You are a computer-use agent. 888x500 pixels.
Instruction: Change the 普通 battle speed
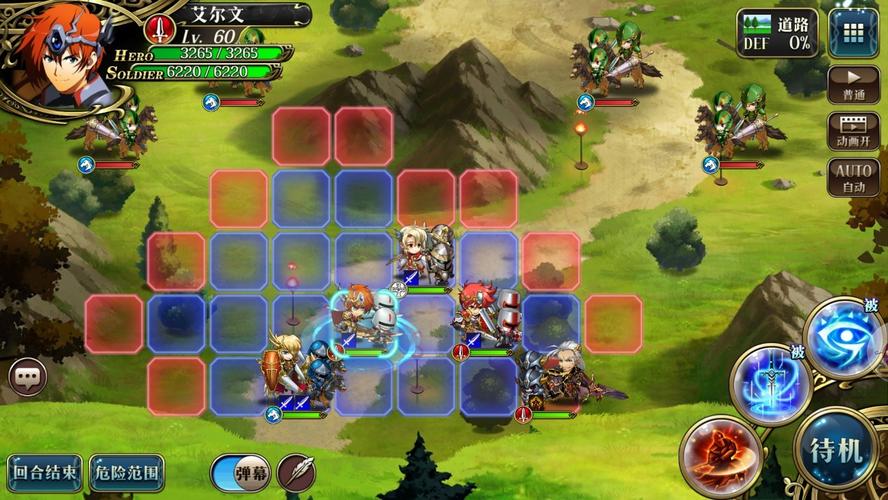853,83
